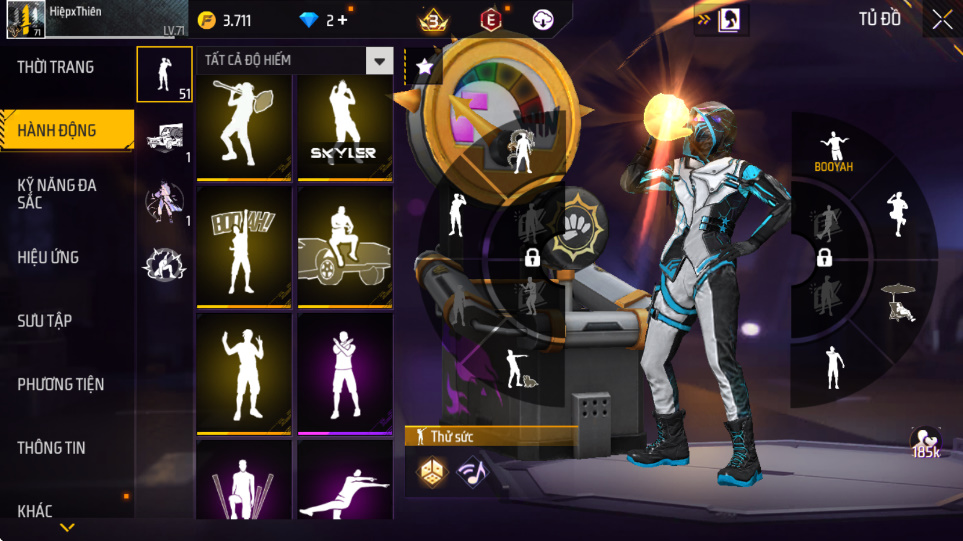Viewport: 963px width, 541px height.
Task: Select the Booyah sign emote thumbnail
Action: pyautogui.click(x=243, y=247)
